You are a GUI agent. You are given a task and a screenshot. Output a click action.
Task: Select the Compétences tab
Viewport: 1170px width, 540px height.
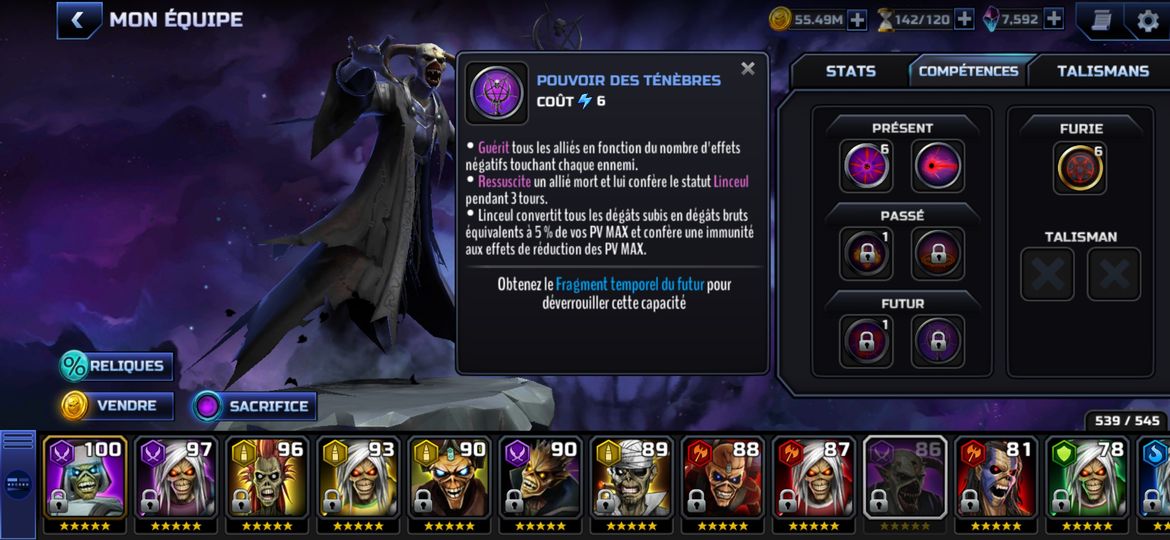click(x=968, y=71)
